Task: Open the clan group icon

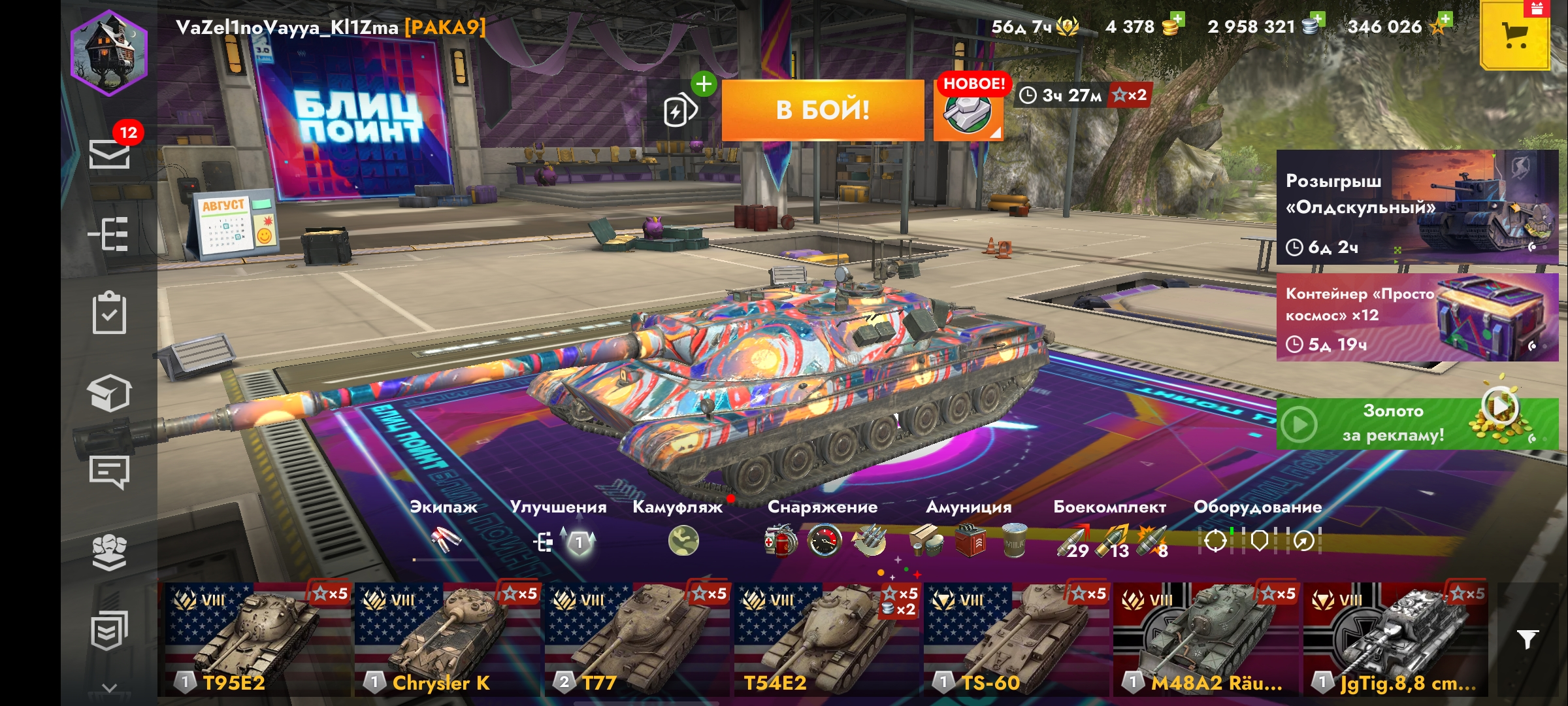Action: point(109,552)
